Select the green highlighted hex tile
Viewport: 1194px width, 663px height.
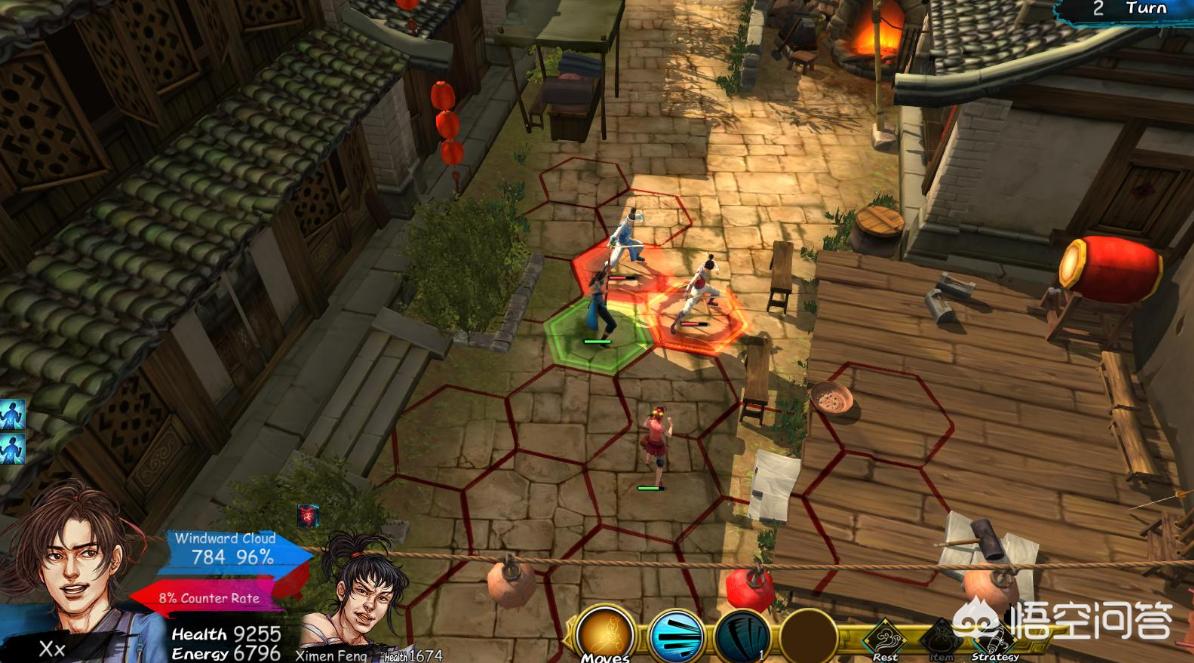pos(599,334)
